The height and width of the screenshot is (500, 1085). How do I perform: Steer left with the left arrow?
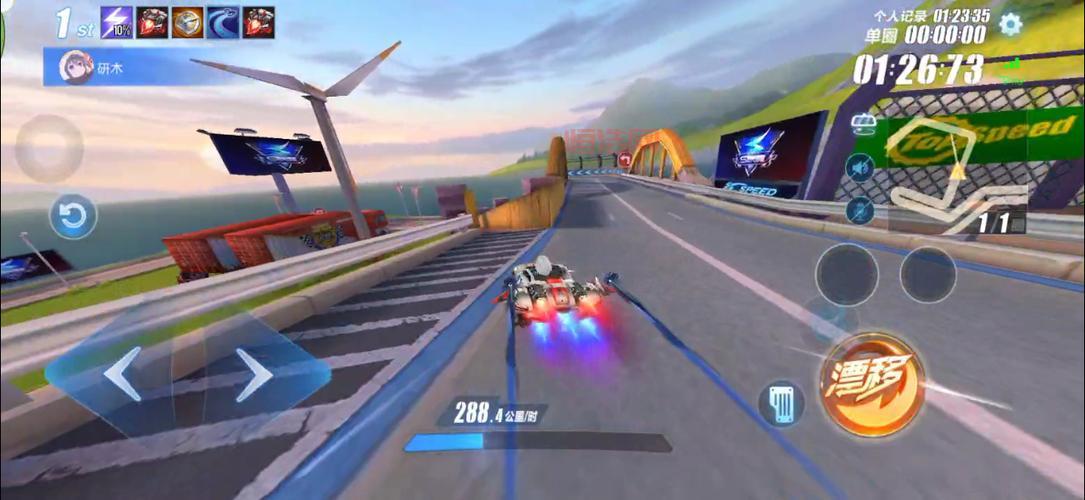click(x=123, y=375)
